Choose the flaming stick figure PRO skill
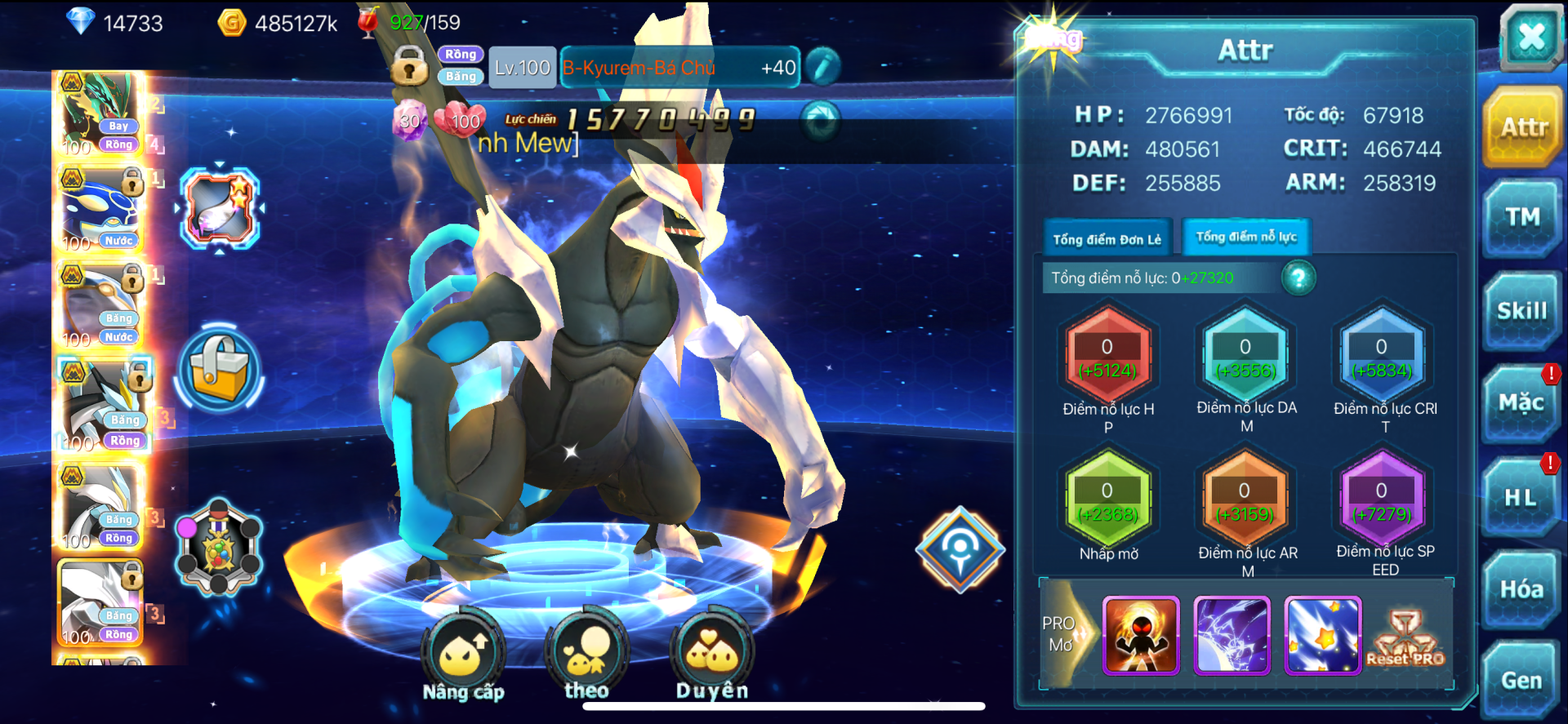 pos(1141,636)
